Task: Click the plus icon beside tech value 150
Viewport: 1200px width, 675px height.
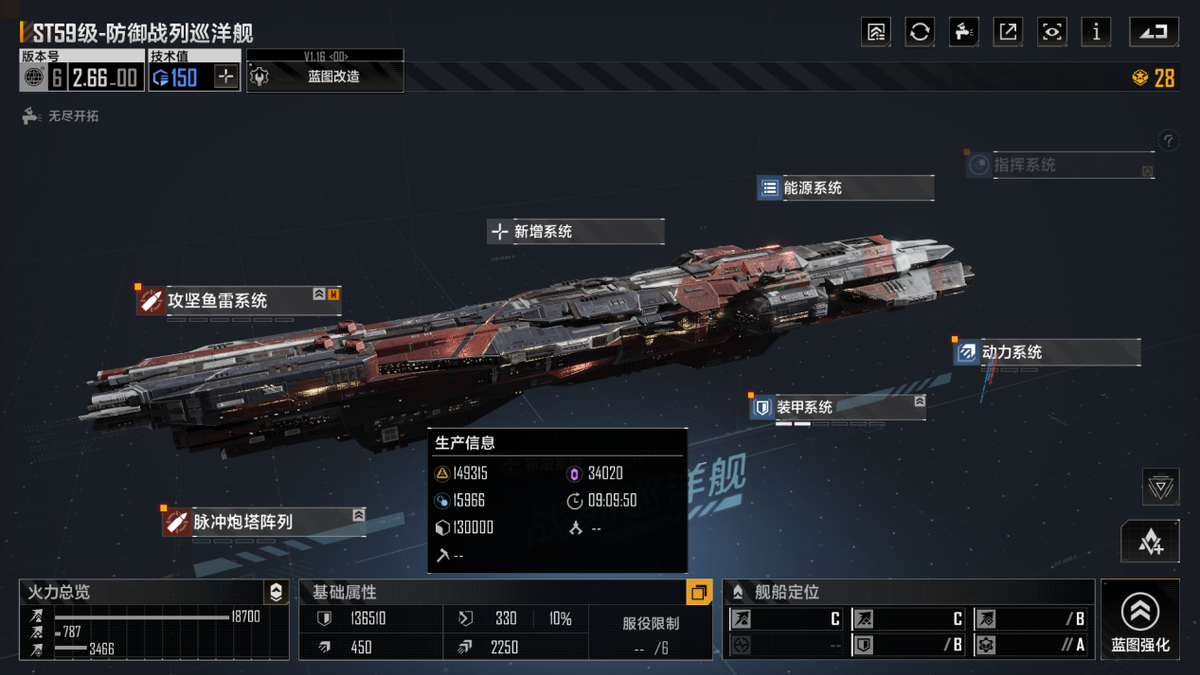Action: coord(226,77)
